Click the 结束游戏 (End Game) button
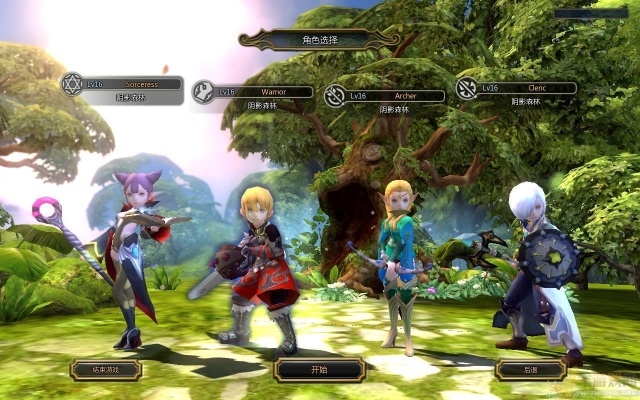The height and width of the screenshot is (400, 640). [x=106, y=369]
